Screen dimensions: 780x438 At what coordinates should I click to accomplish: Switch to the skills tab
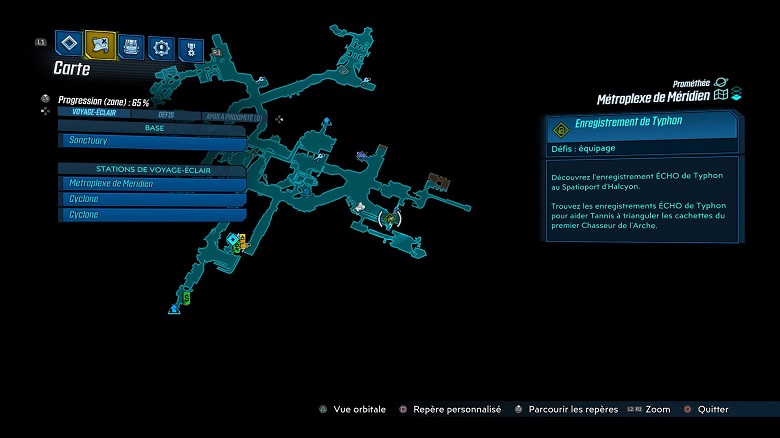[x=160, y=46]
